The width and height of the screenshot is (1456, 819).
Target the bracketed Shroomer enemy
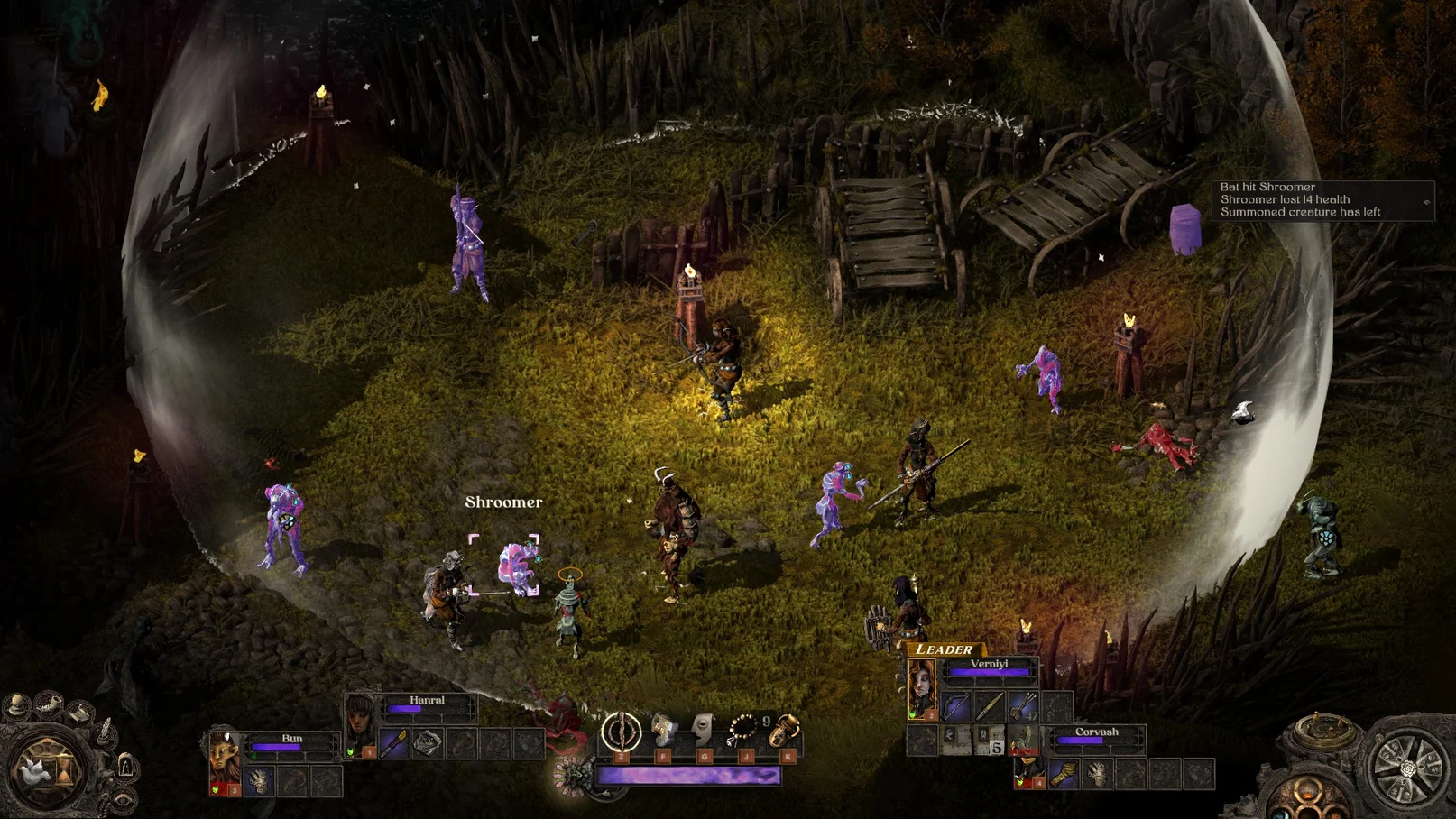tap(516, 566)
